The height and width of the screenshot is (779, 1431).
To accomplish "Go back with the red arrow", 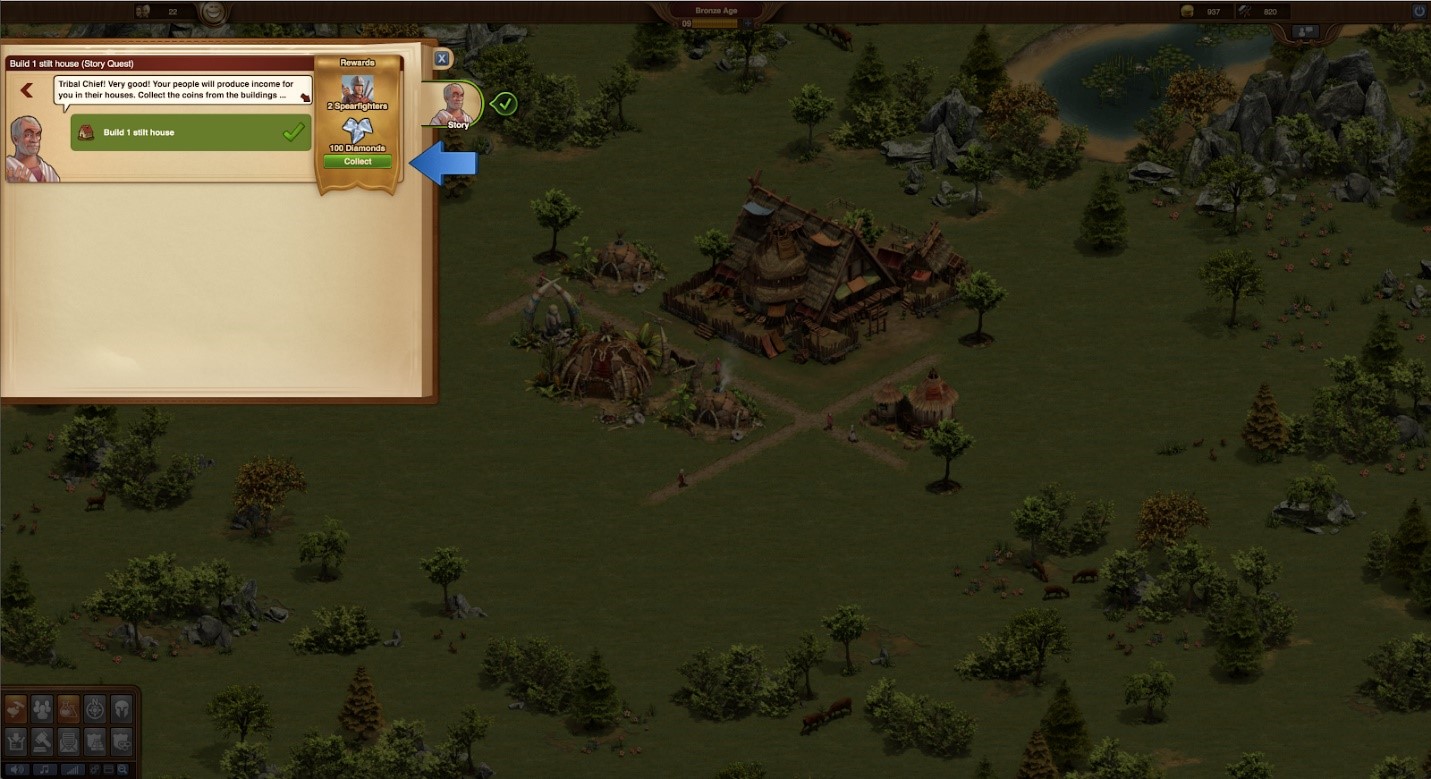I will (x=27, y=90).
